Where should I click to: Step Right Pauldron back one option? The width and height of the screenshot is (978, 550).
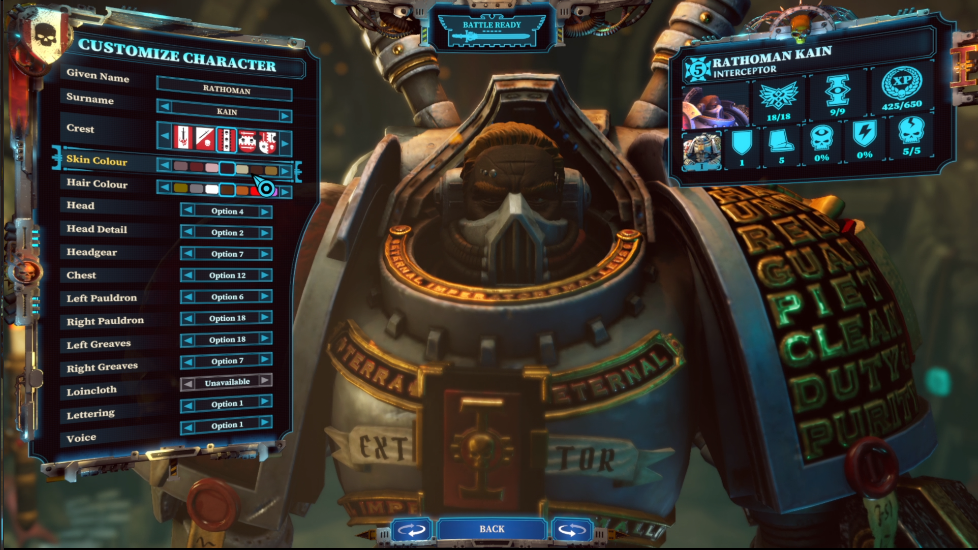[x=187, y=319]
